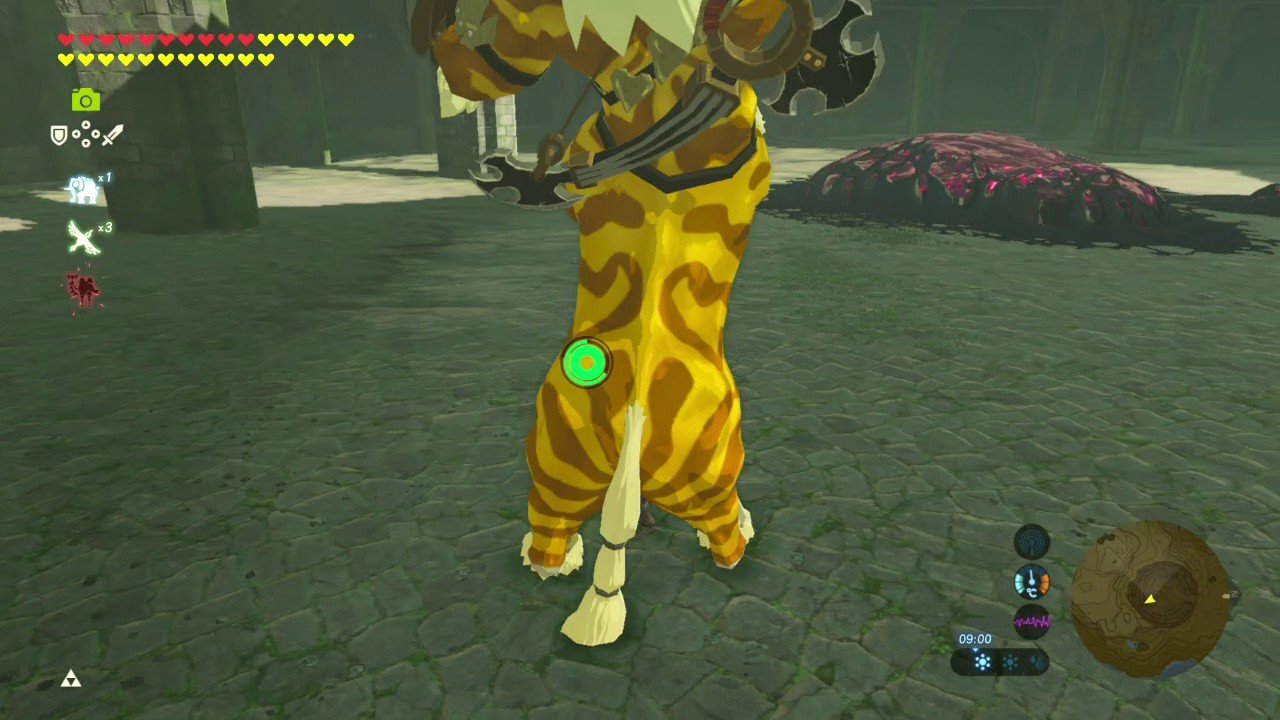This screenshot has width=1280, height=720.
Task: Select the Sheikah camera icon
Action: [x=86, y=99]
